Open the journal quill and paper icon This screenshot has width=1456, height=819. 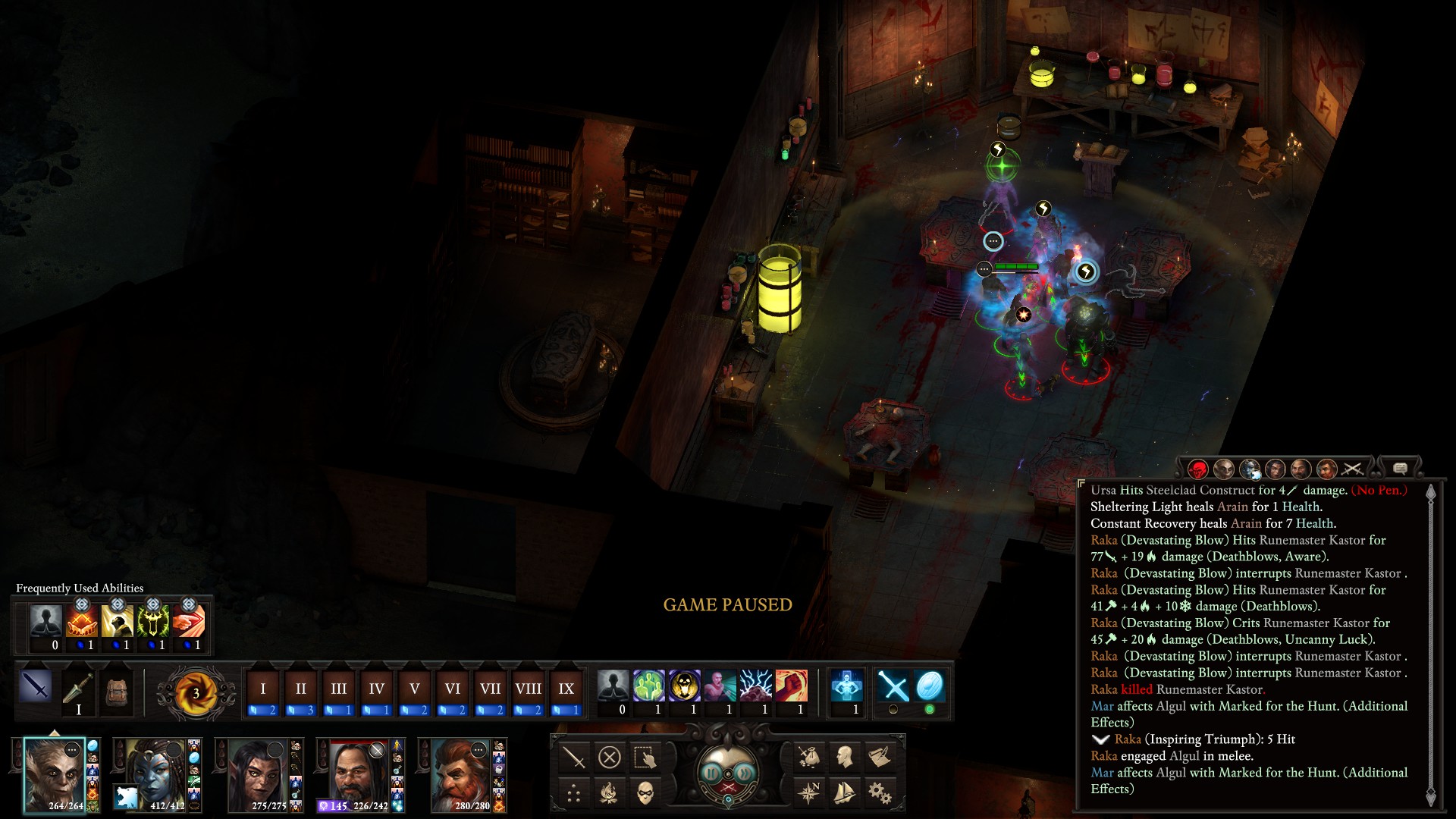(x=880, y=756)
